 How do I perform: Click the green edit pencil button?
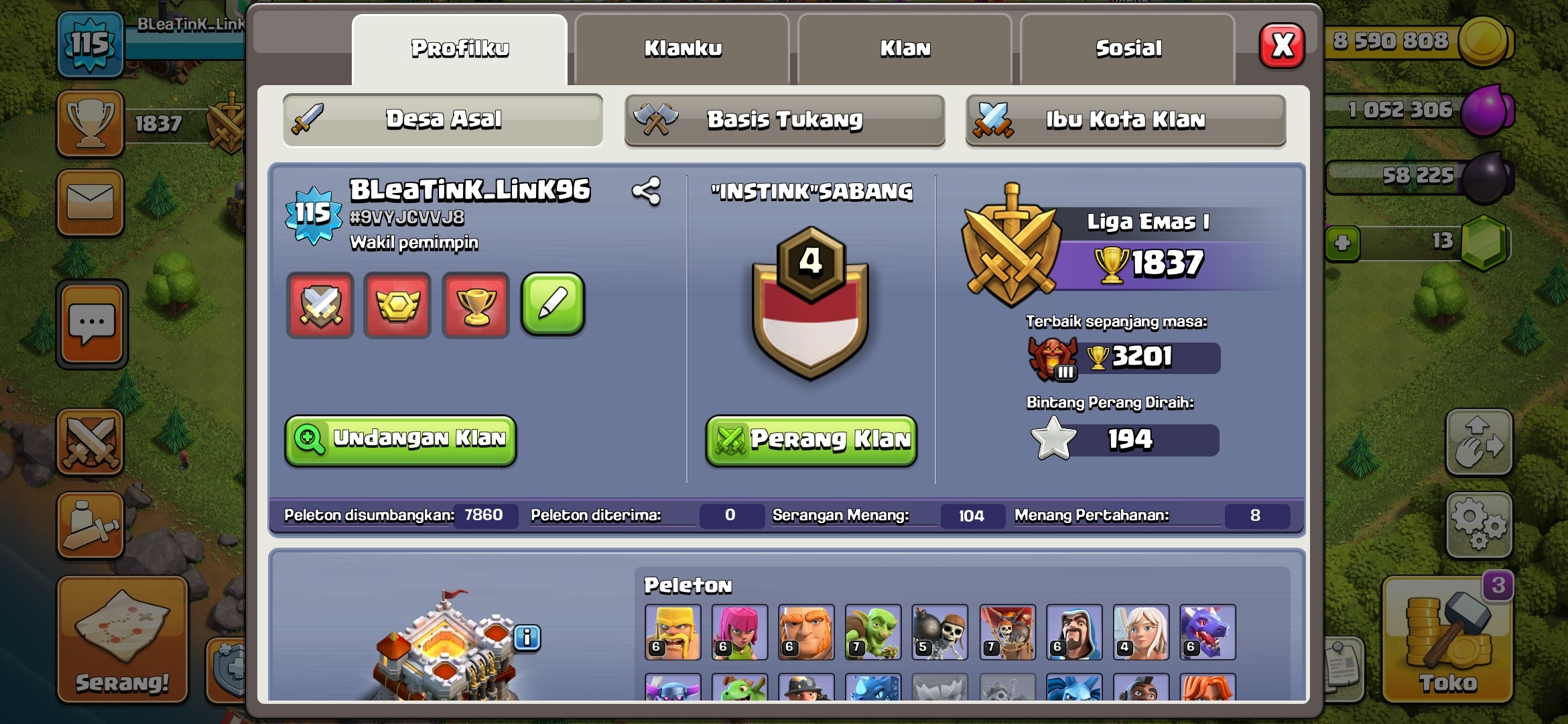tap(553, 304)
